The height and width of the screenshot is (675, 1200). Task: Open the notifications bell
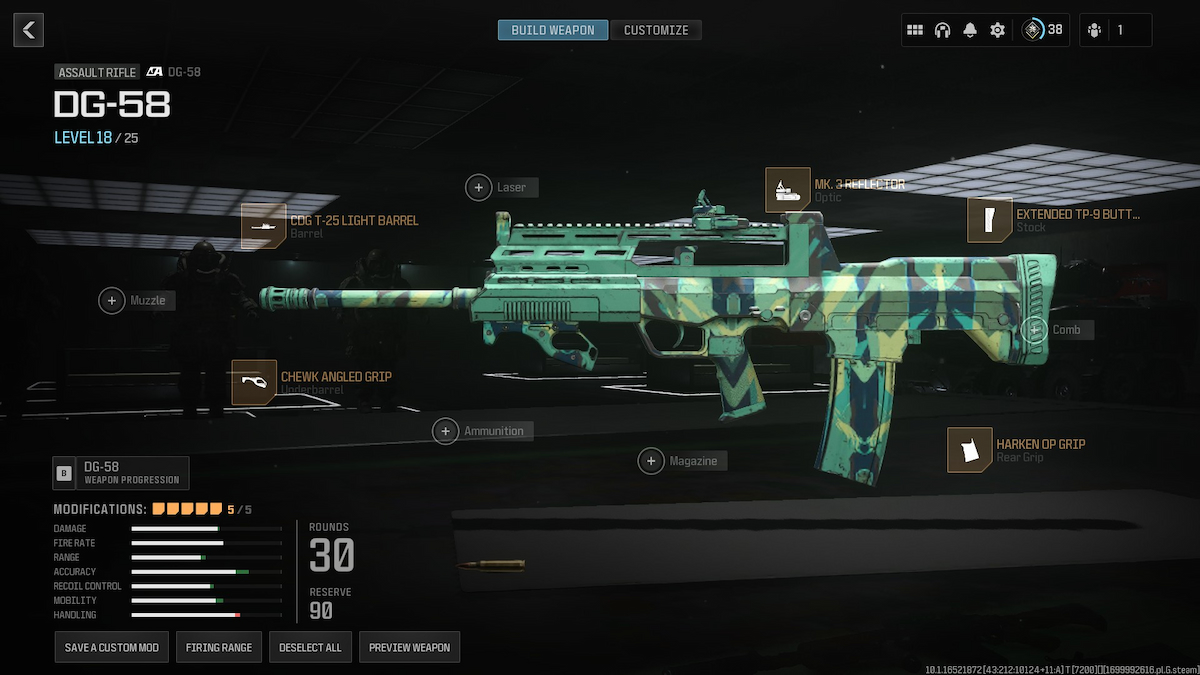(x=969, y=30)
